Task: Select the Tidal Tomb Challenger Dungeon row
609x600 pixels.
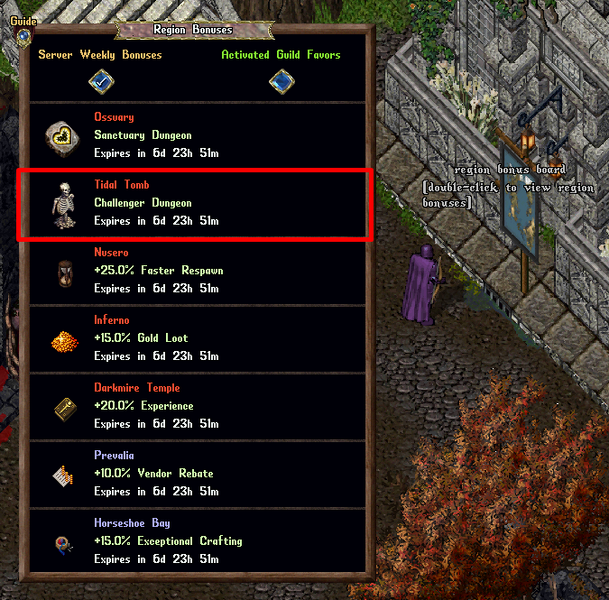Action: click(x=196, y=203)
